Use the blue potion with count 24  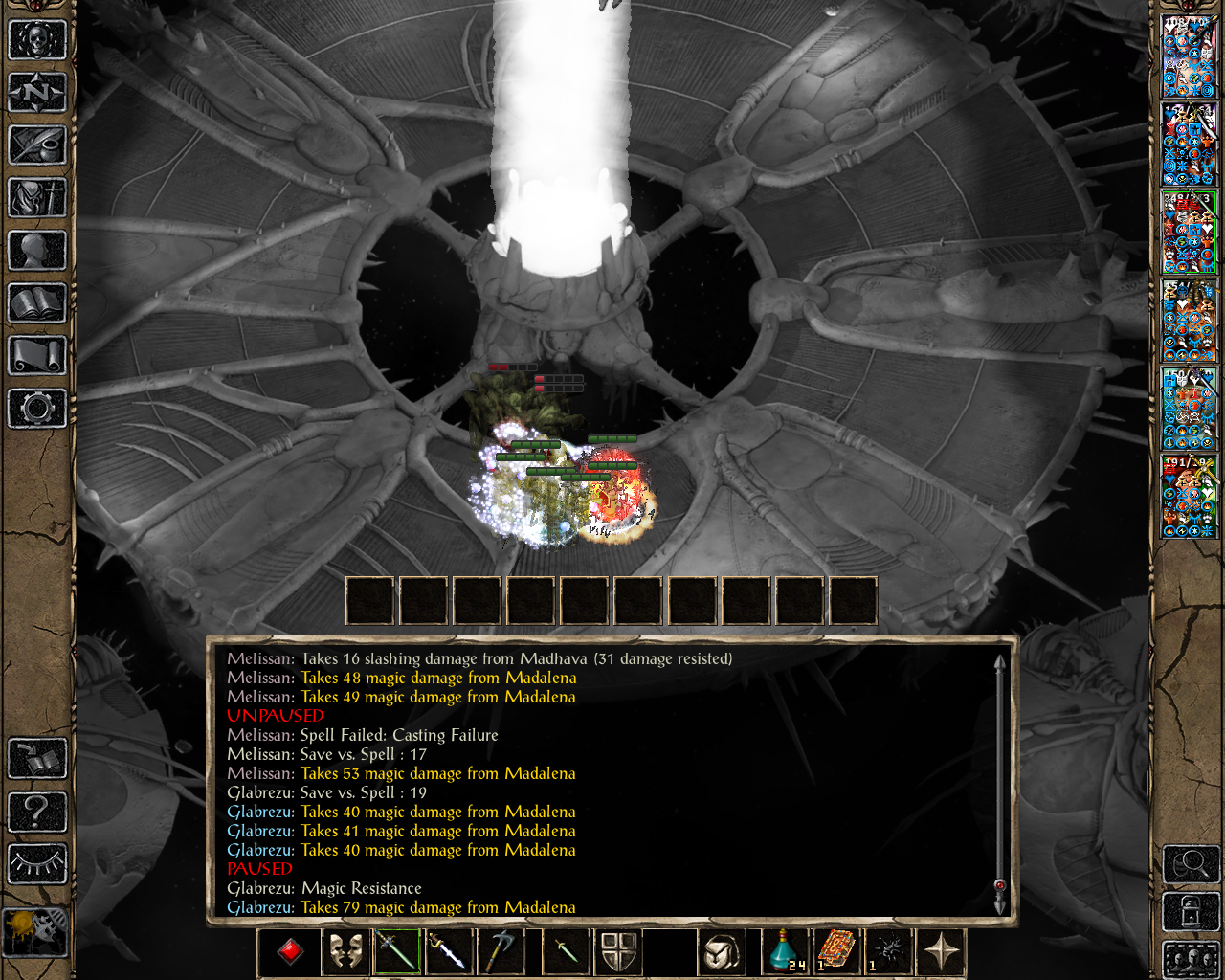coord(785,951)
